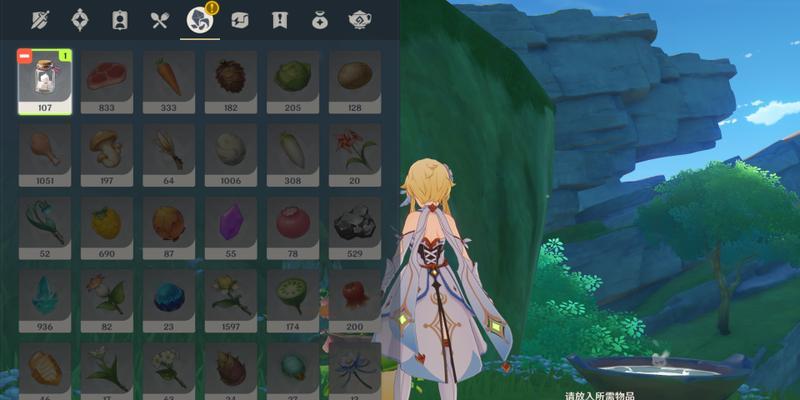Switch to the Furnishings teapot tab
The width and height of the screenshot is (800, 400).
click(x=359, y=19)
